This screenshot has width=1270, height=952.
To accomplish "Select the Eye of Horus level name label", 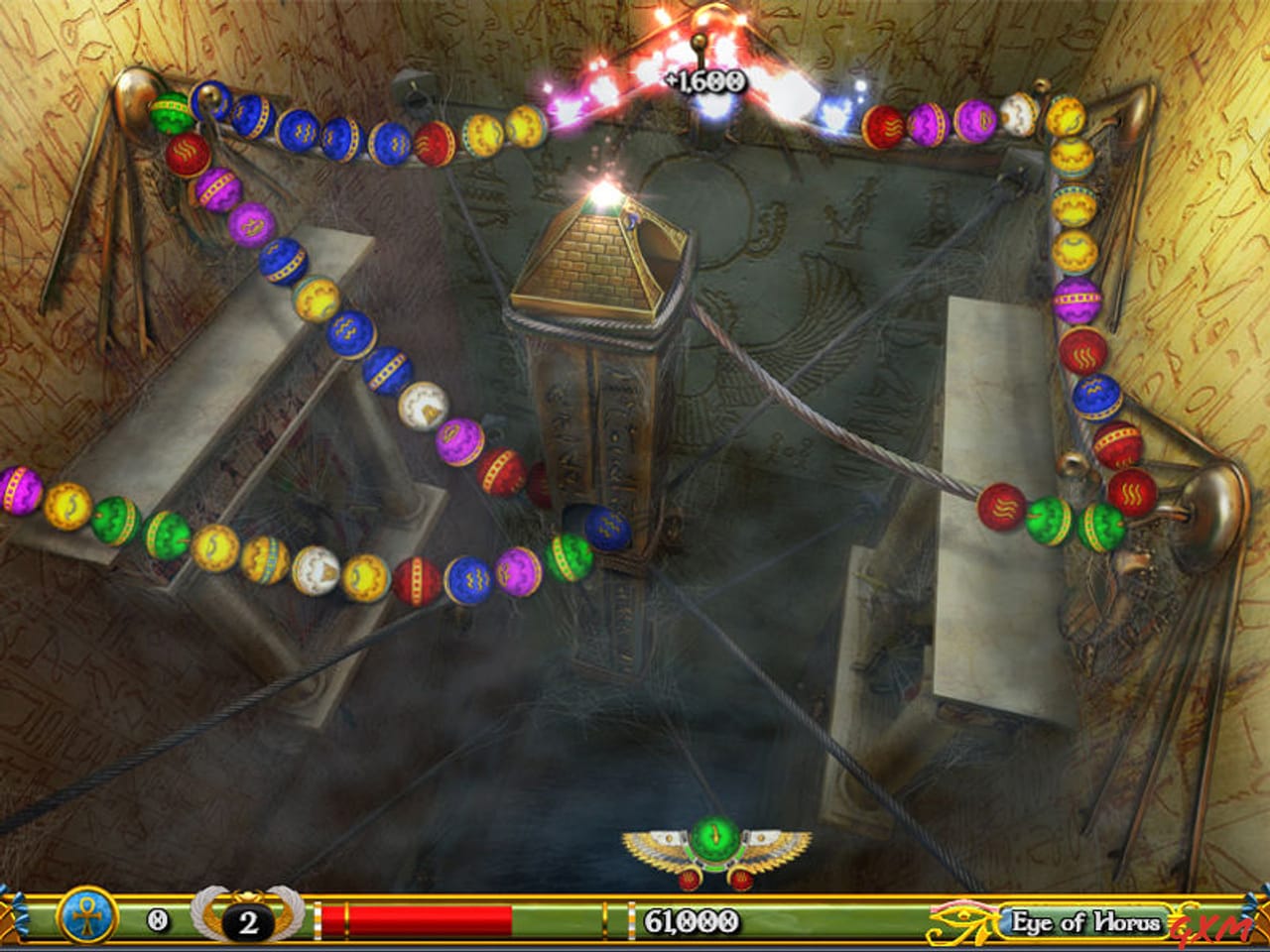I will (x=1083, y=922).
